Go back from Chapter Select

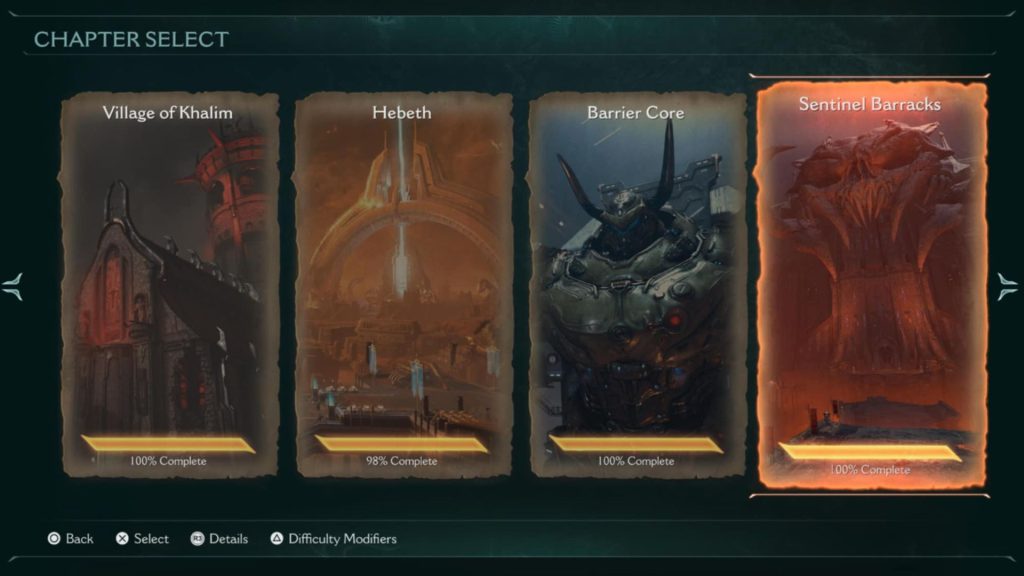point(70,539)
